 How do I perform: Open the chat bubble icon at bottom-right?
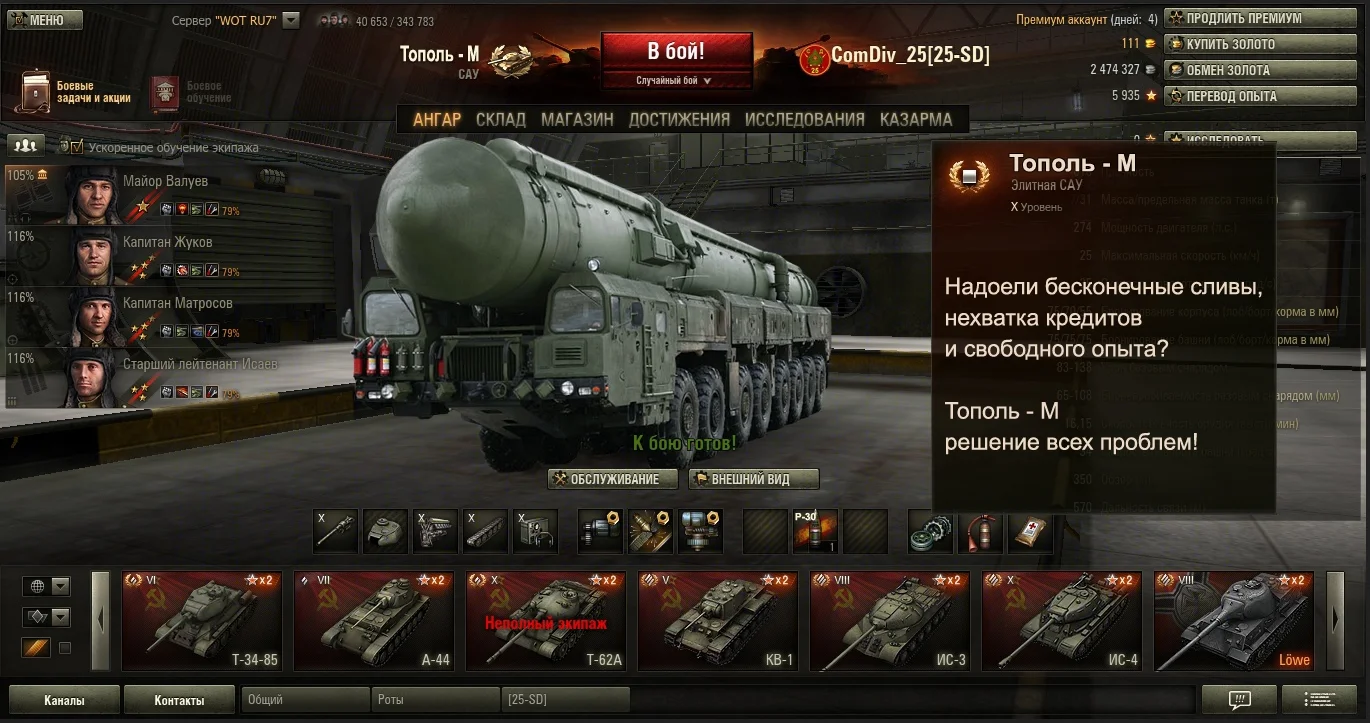coord(1240,700)
